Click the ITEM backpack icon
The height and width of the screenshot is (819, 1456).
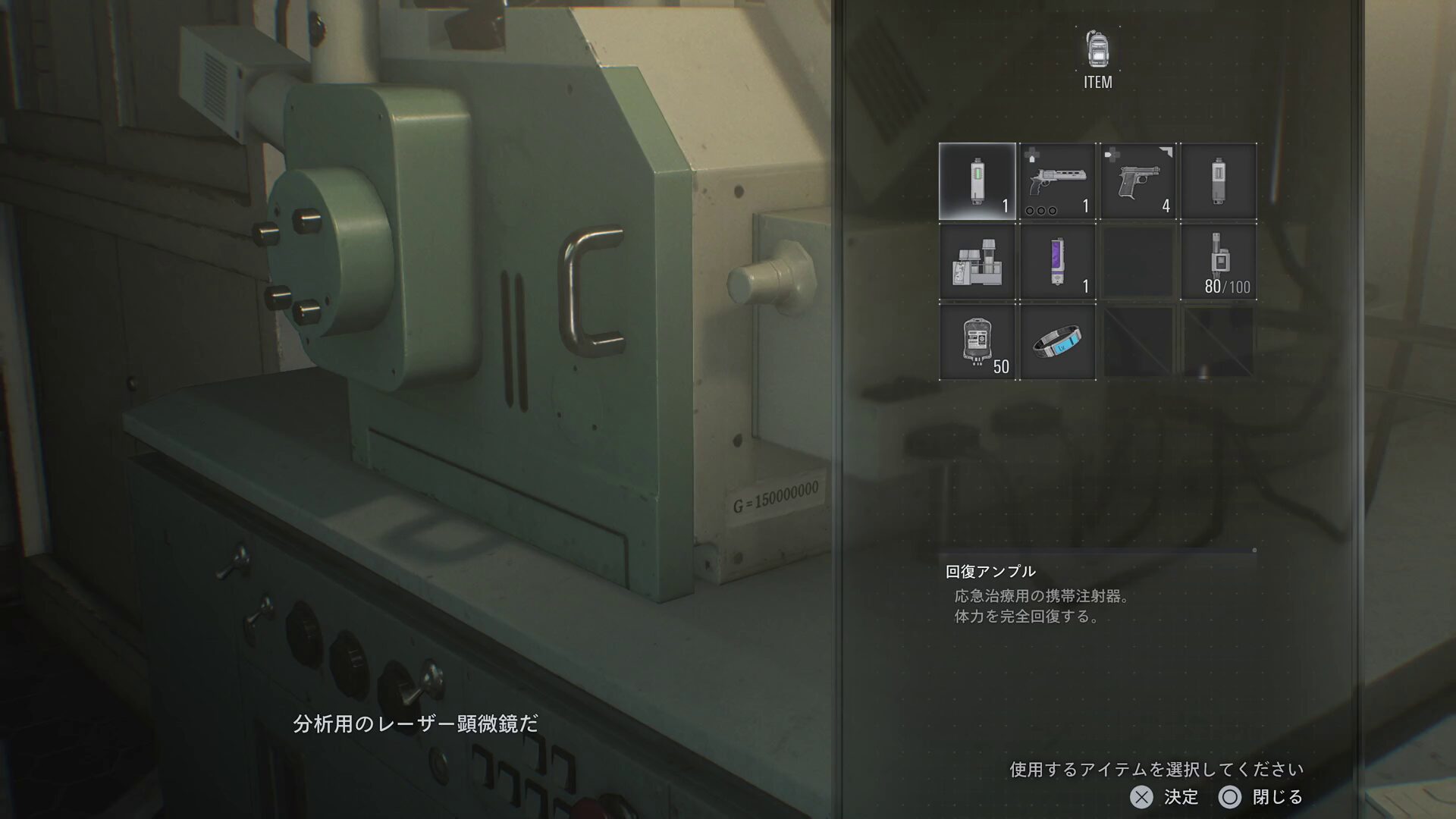[x=1097, y=51]
